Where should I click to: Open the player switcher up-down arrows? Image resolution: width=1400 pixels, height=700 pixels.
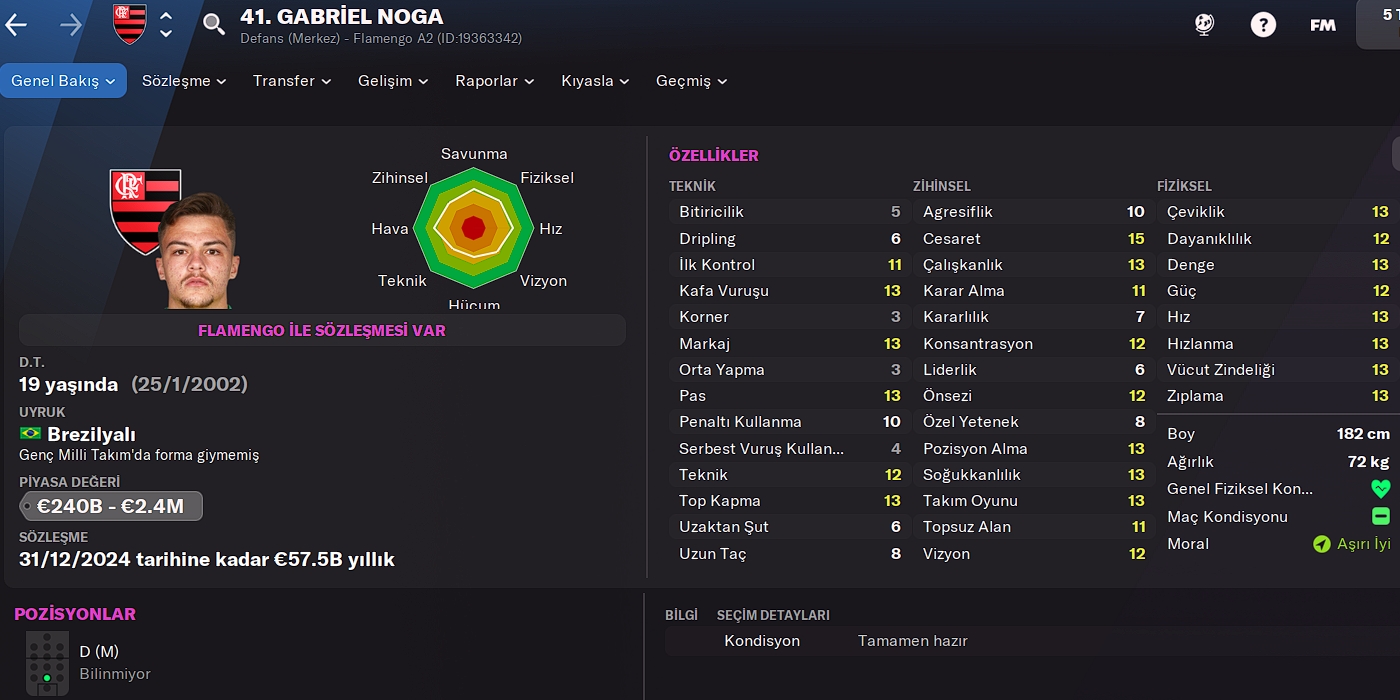pyautogui.click(x=166, y=24)
